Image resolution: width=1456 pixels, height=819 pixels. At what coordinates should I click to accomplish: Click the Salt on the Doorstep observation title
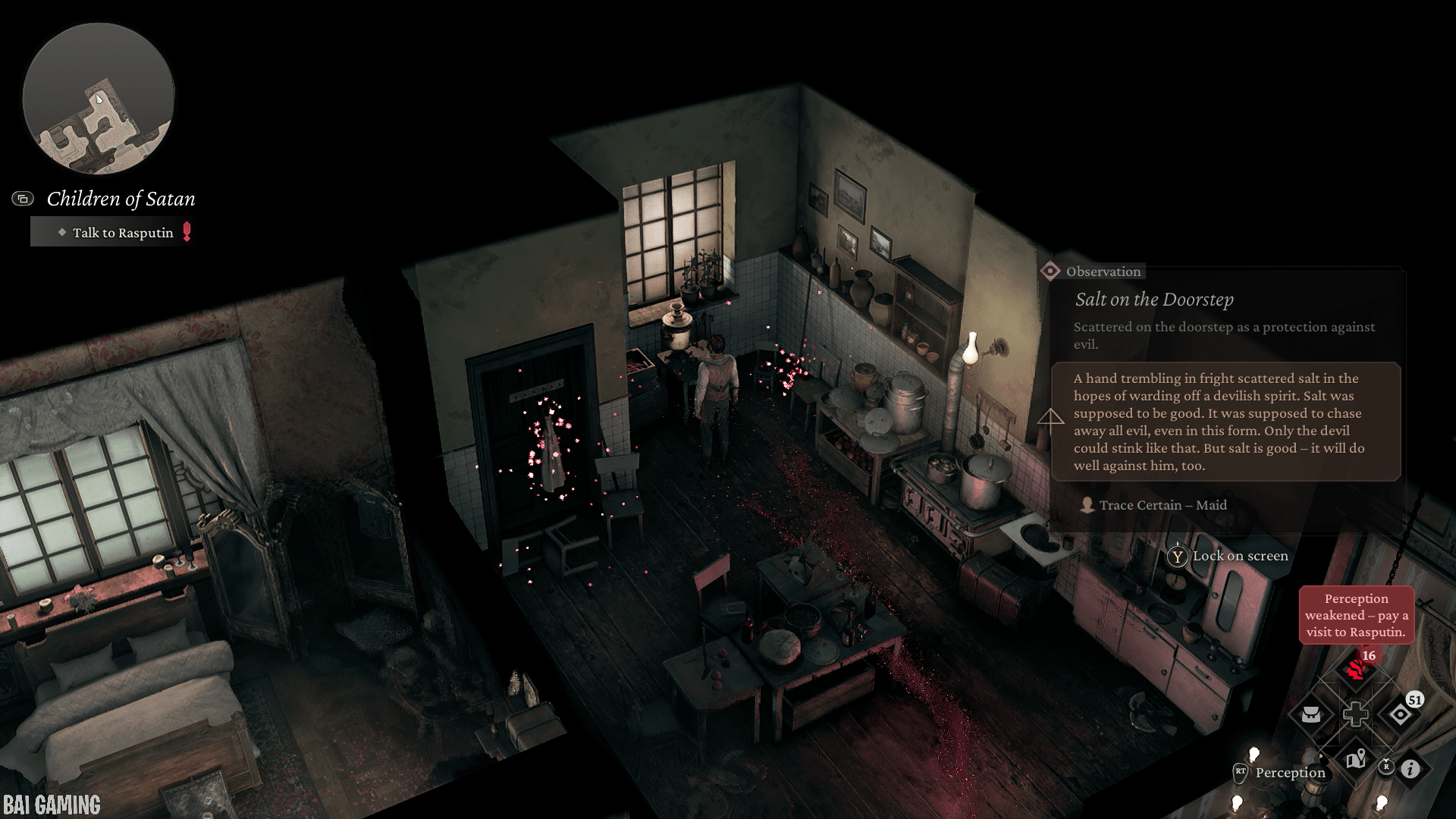1154,300
